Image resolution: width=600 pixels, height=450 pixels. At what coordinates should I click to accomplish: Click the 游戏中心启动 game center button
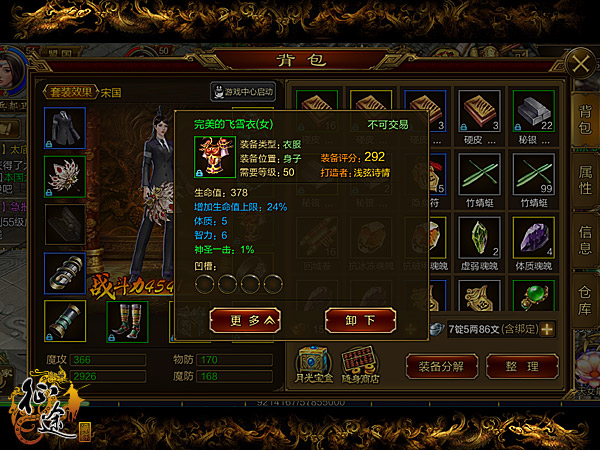pos(244,92)
